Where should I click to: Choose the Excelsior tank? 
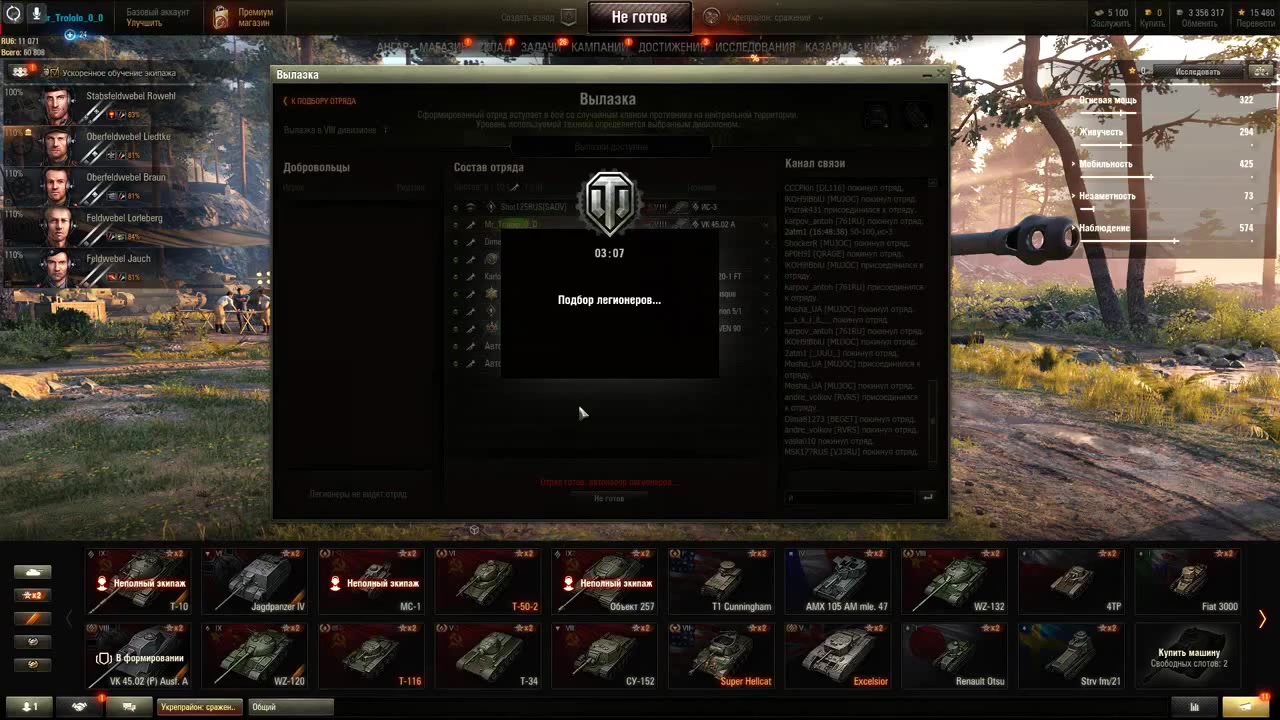pyautogui.click(x=839, y=655)
